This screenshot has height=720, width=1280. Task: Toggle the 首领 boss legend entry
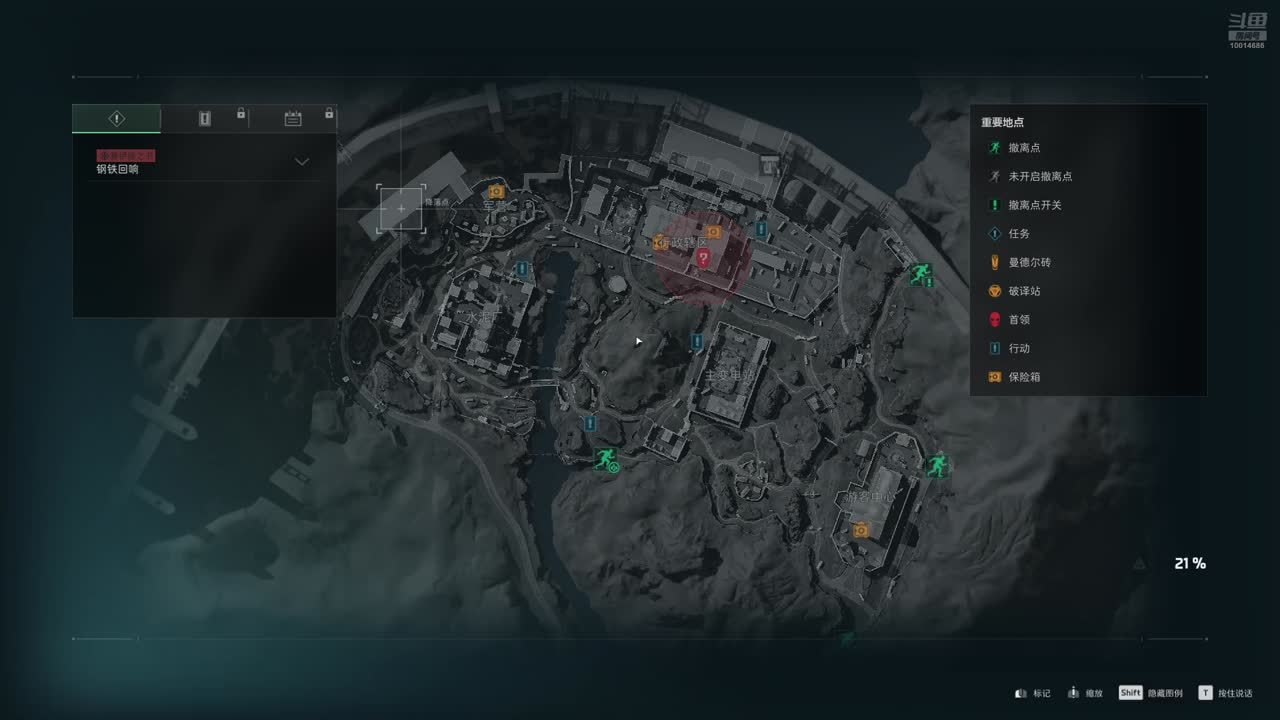(x=1019, y=320)
